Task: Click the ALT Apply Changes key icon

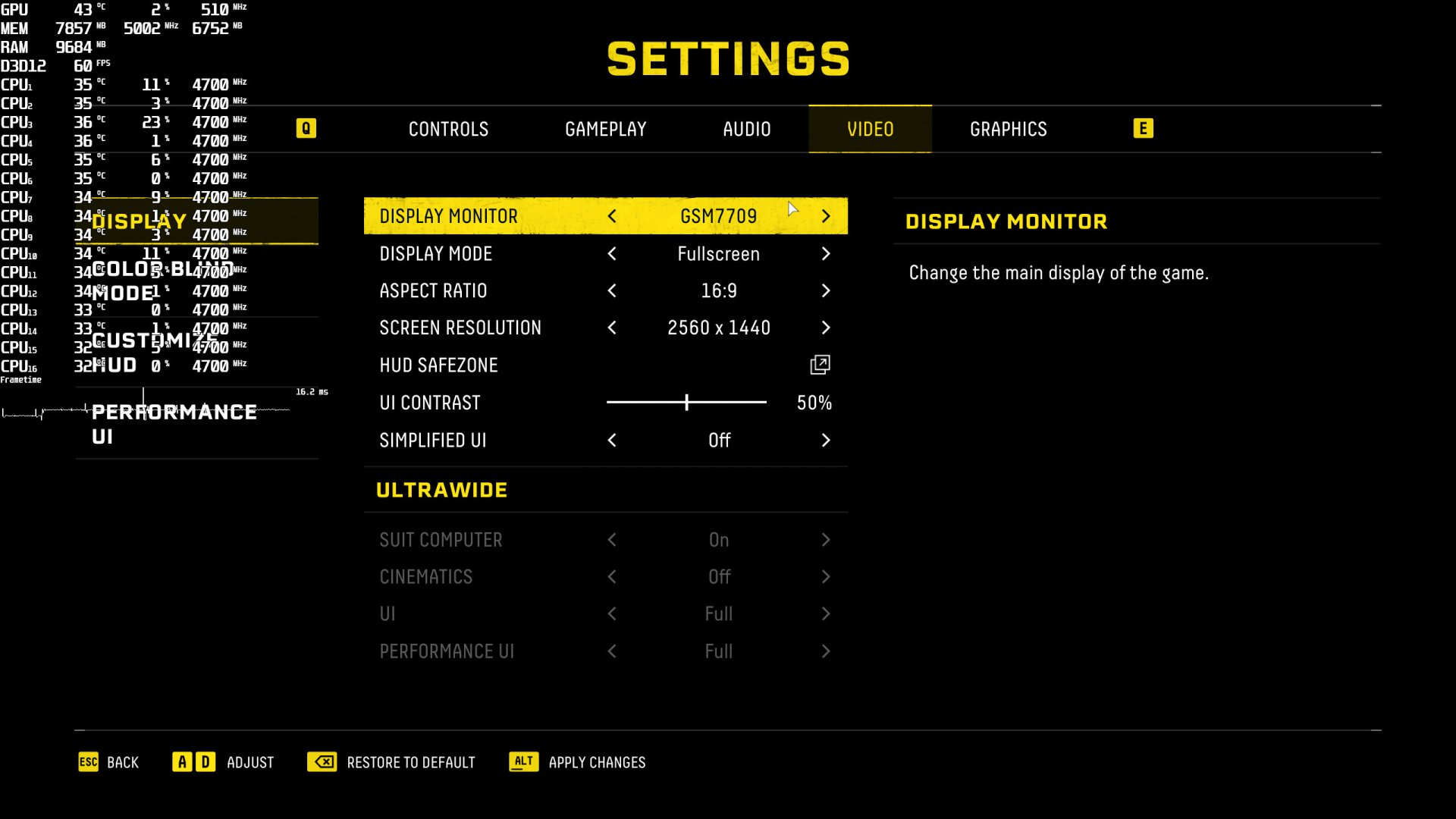Action: [523, 762]
